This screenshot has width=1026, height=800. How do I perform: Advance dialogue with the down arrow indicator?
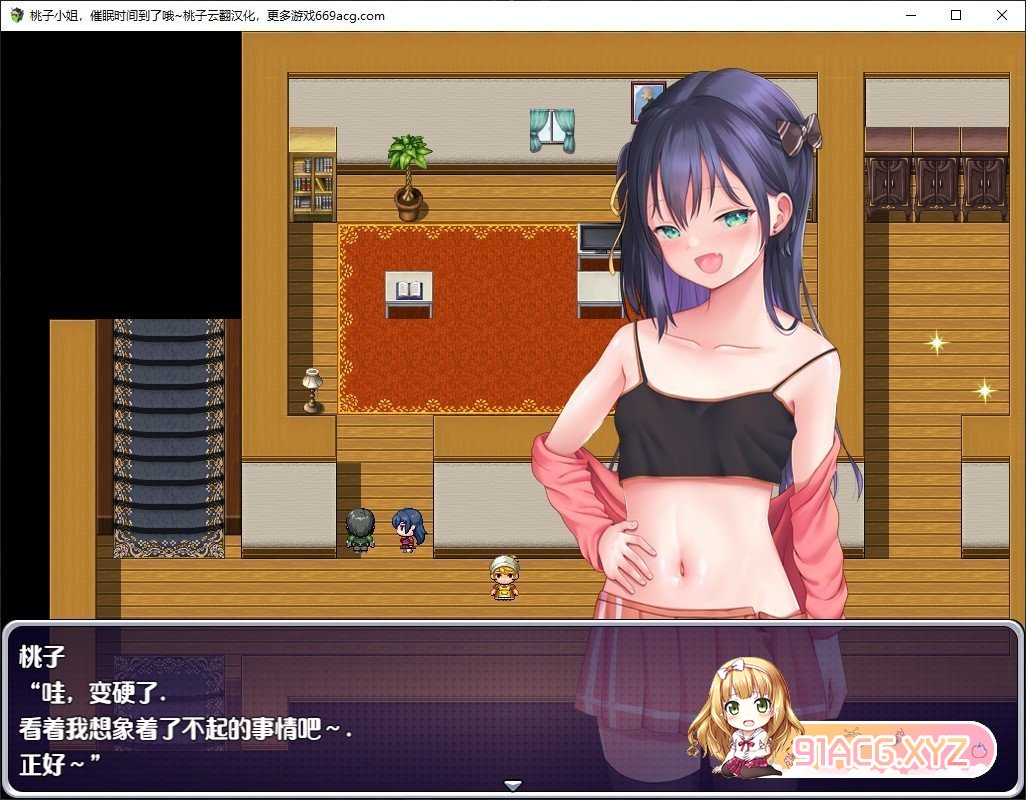pos(513,785)
